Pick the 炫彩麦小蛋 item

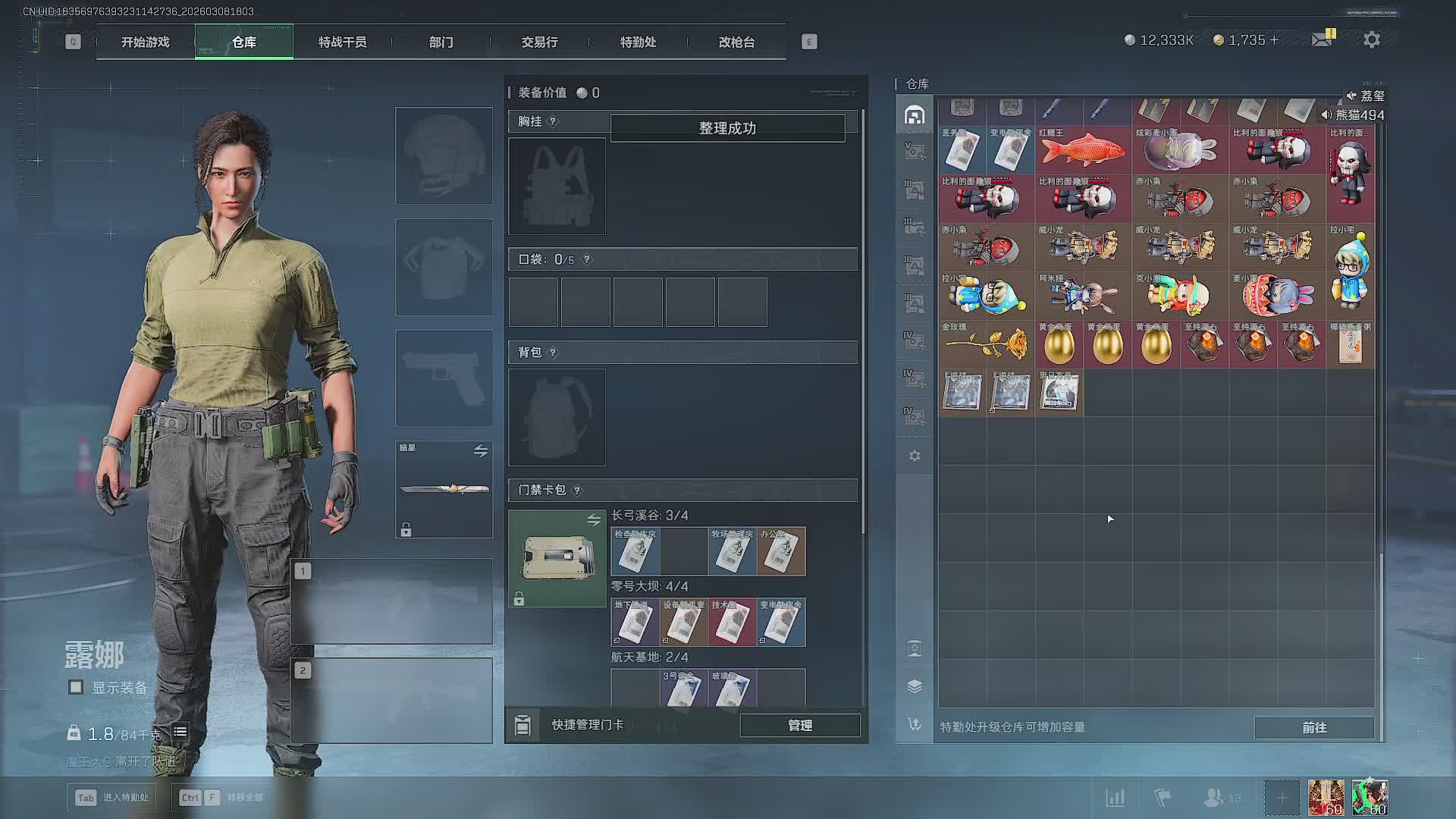click(1179, 149)
